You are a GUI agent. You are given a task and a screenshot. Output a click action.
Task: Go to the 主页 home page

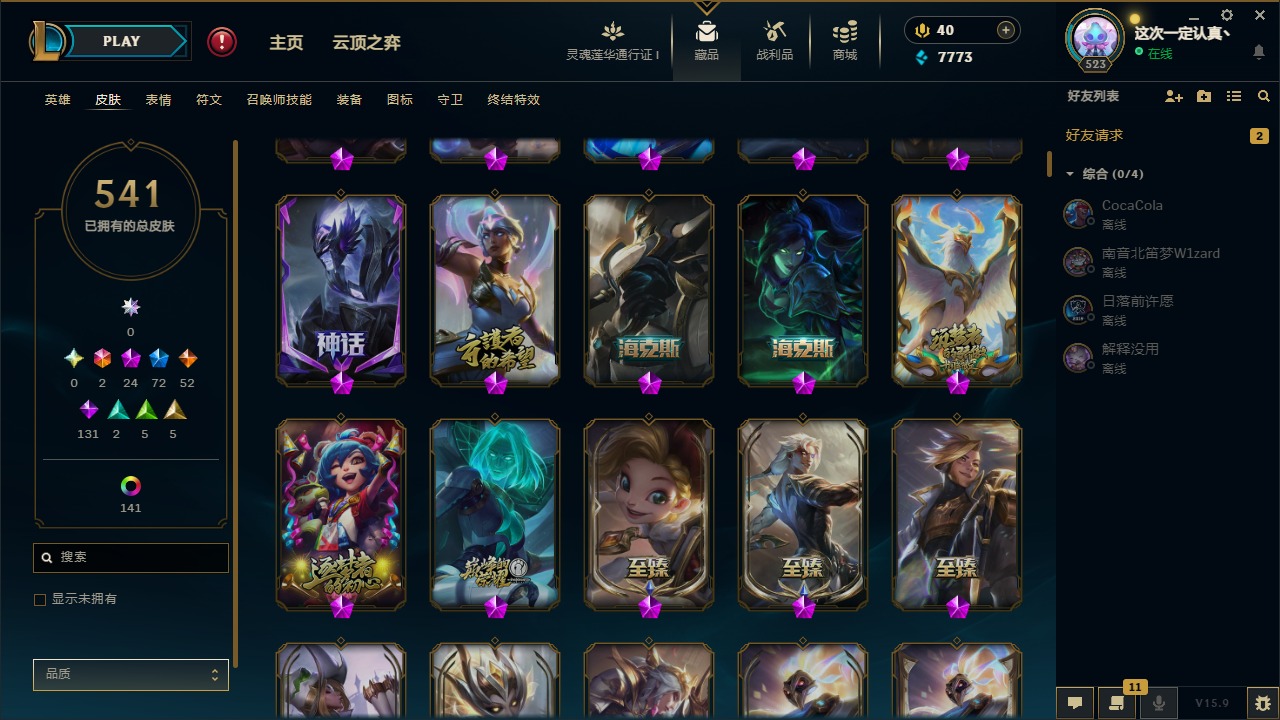click(x=286, y=43)
